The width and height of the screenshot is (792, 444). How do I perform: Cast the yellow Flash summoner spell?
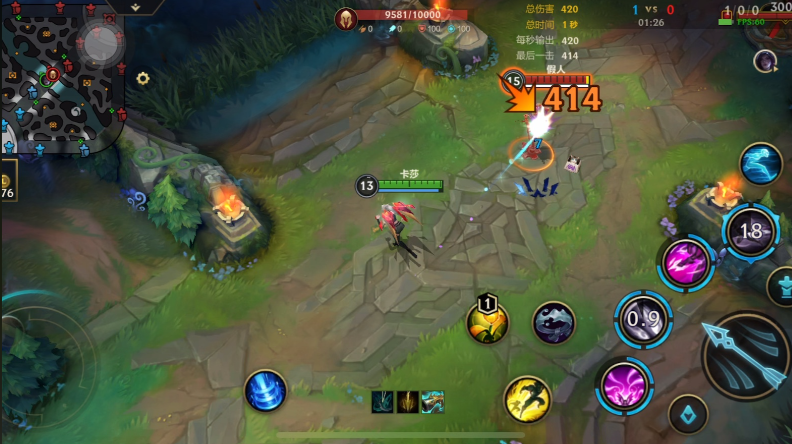[526, 398]
